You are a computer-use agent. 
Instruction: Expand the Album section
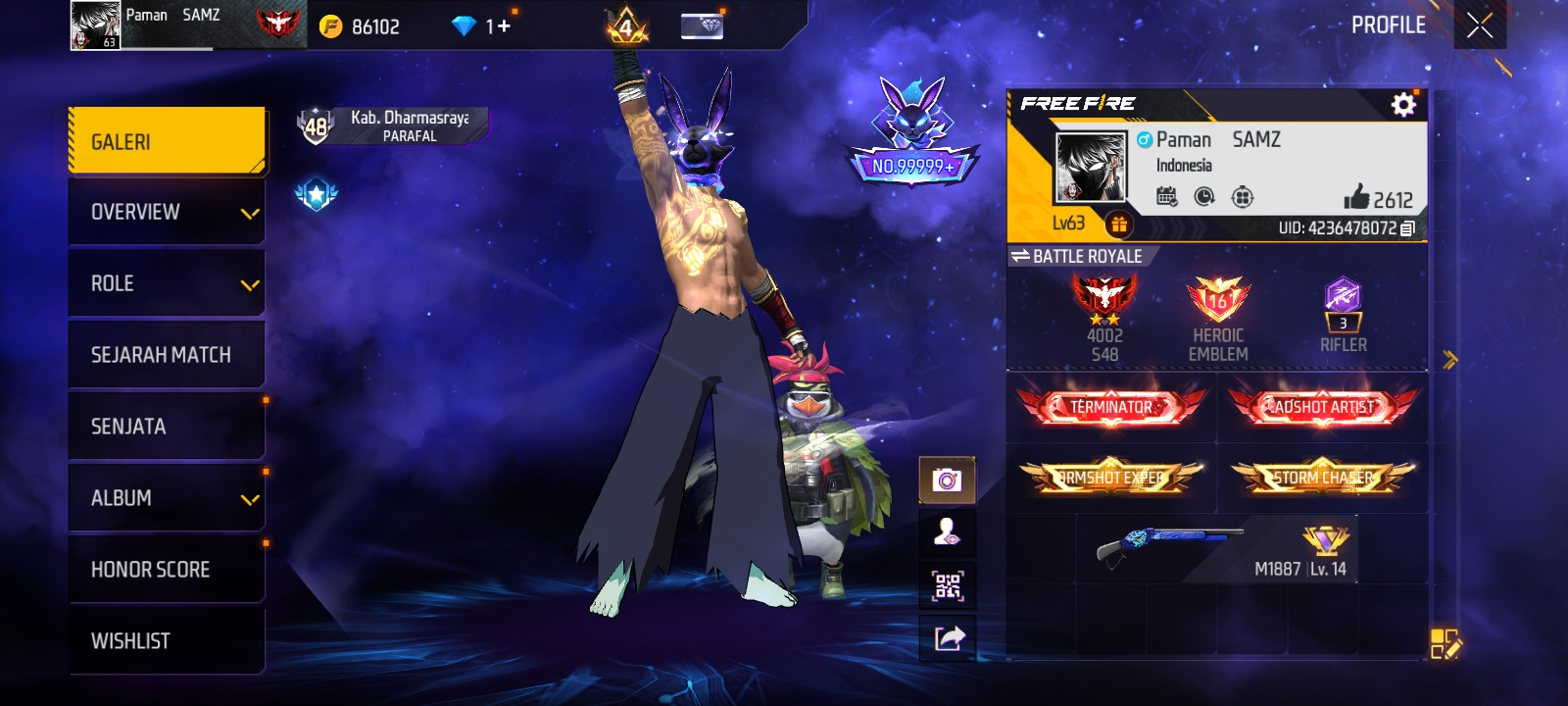[167, 498]
